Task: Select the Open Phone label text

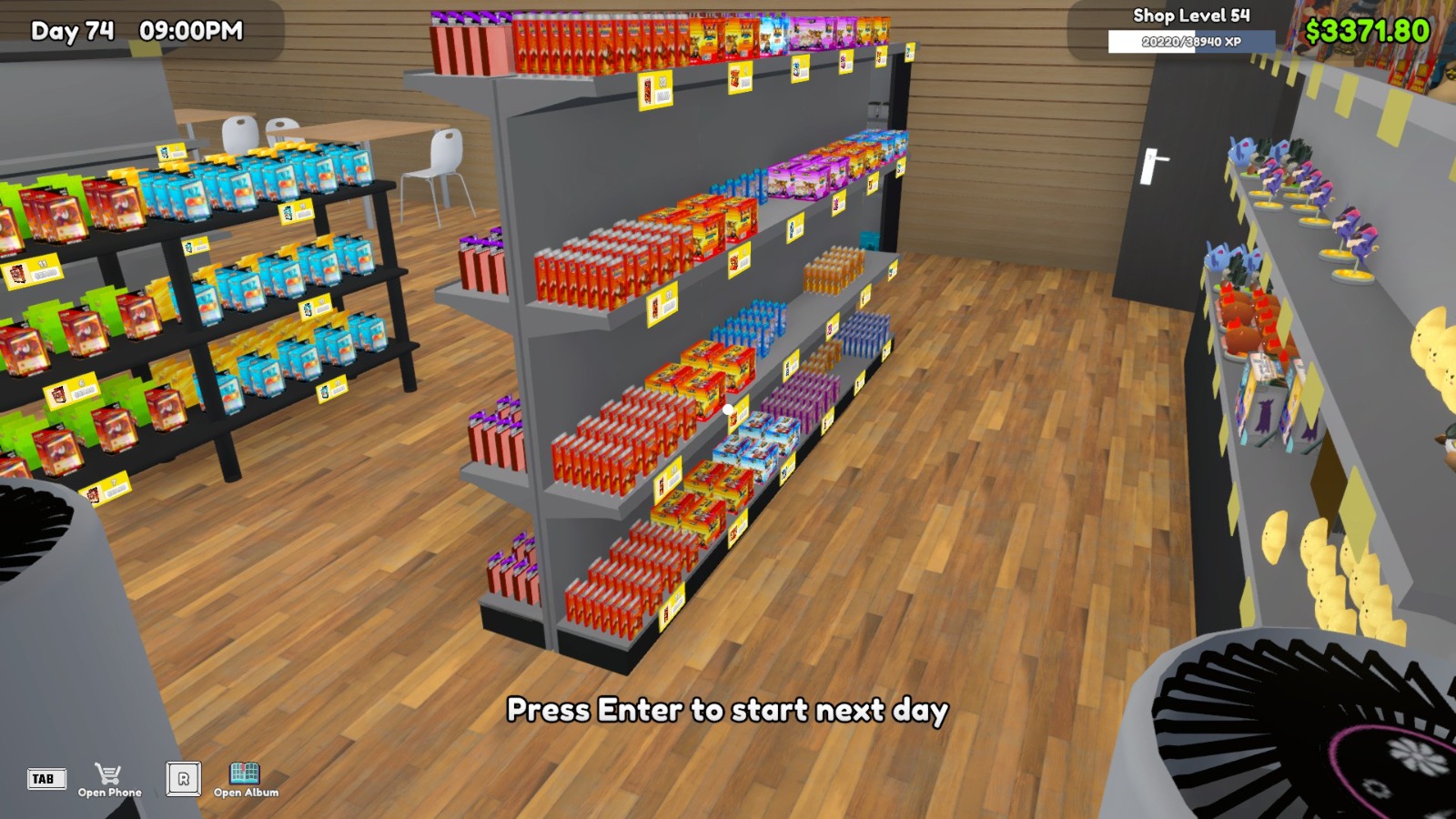Action: [x=109, y=791]
